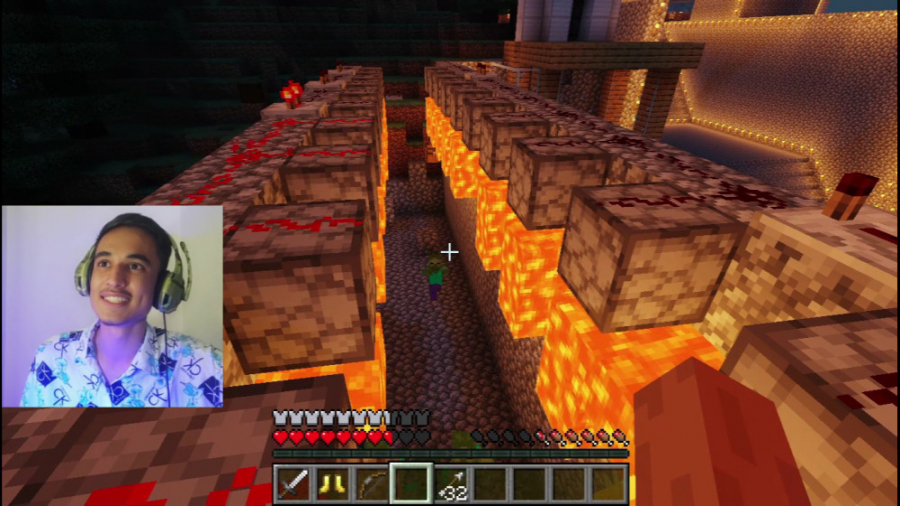
Task: Select the golden boots hotbar slot
Action: coord(331,484)
